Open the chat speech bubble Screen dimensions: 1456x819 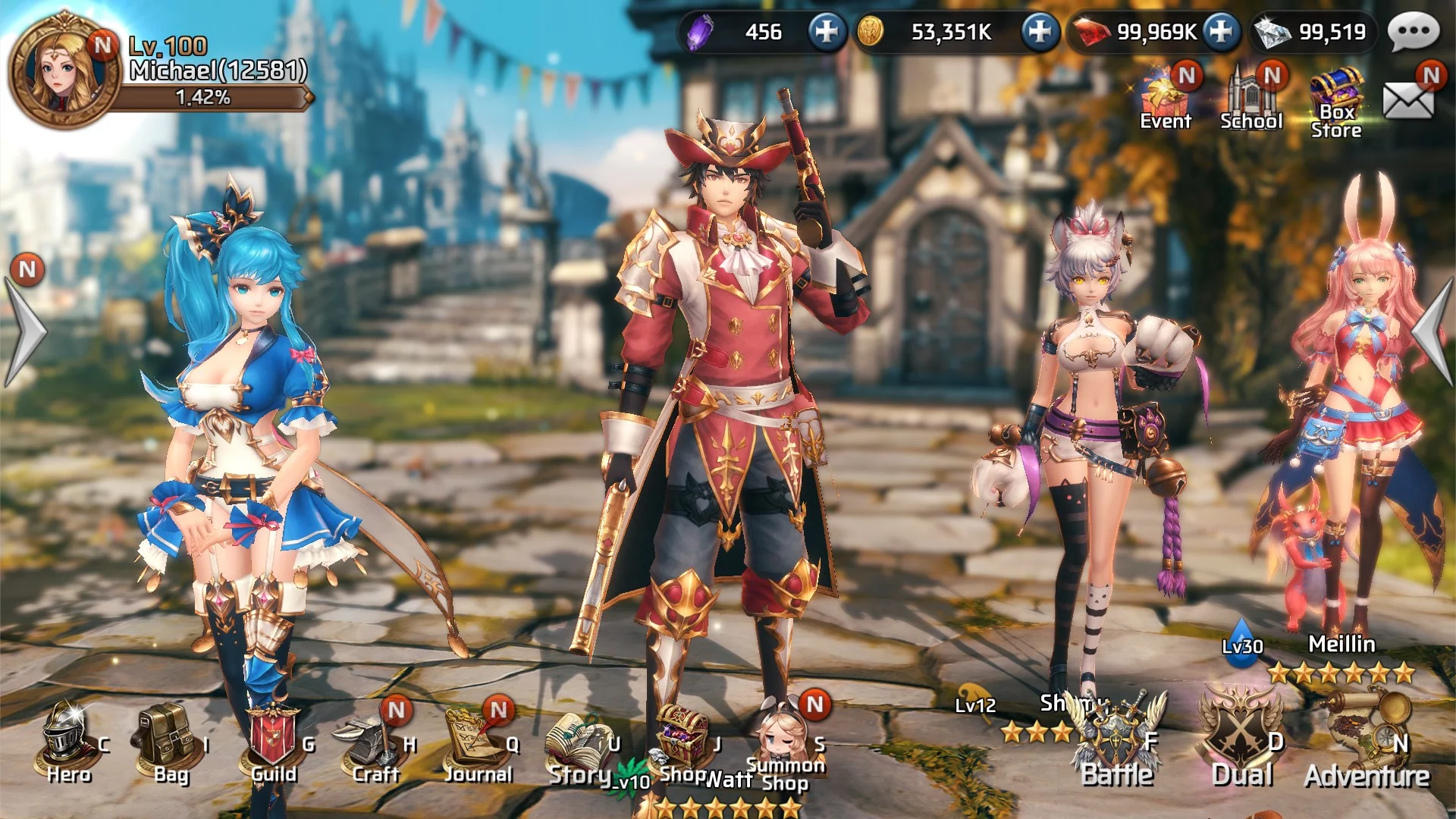[x=1414, y=32]
